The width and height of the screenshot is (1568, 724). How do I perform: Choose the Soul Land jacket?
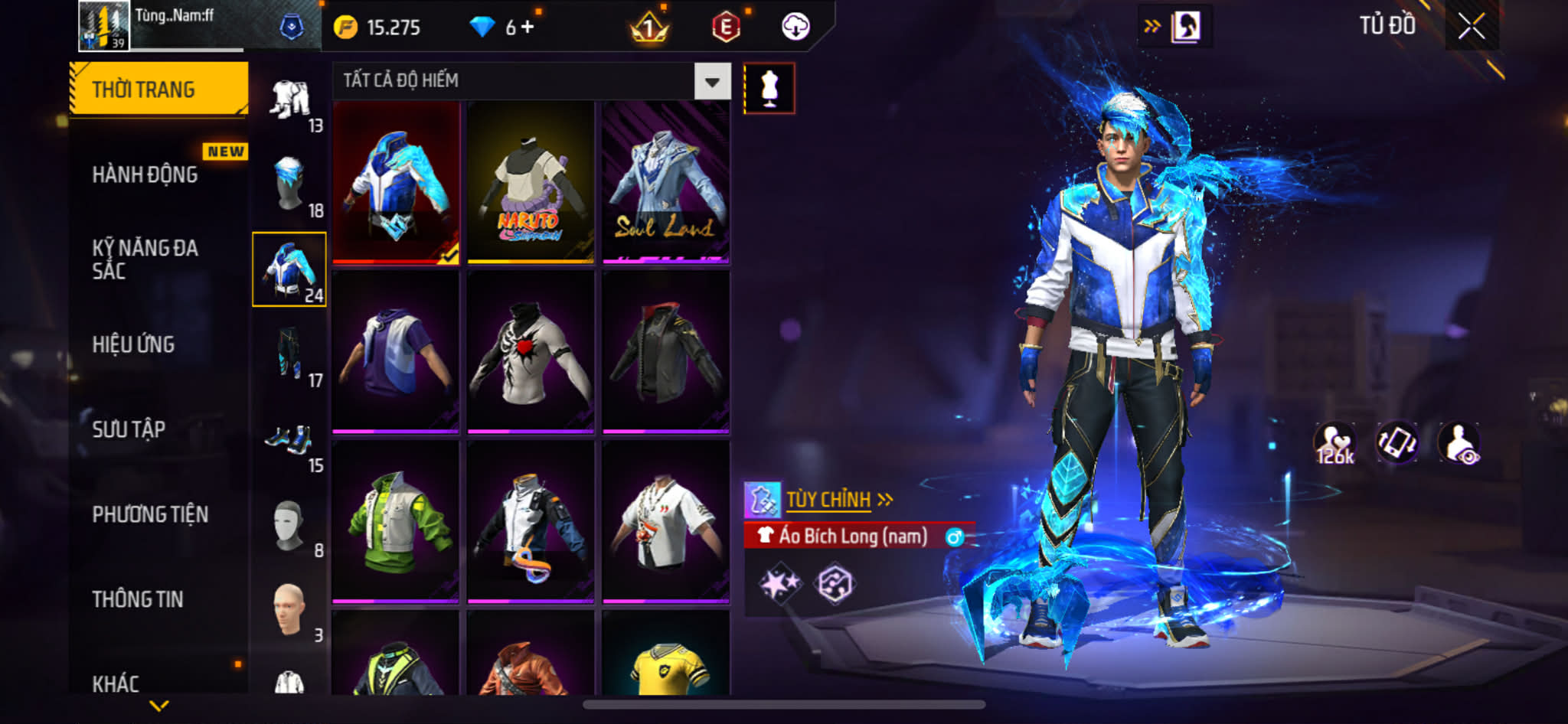click(665, 183)
